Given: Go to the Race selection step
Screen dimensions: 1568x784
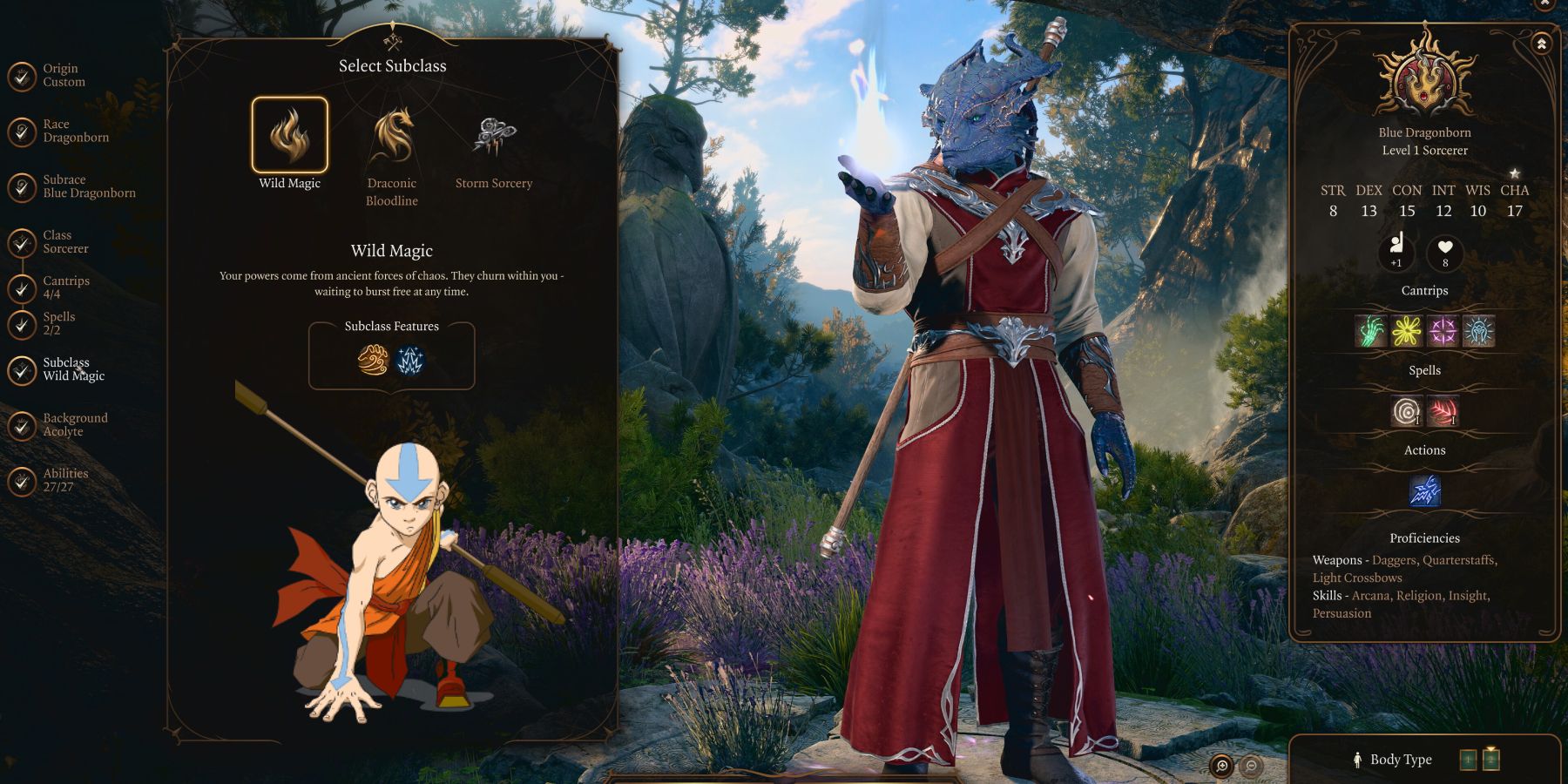Looking at the screenshot, I should pyautogui.click(x=75, y=132).
